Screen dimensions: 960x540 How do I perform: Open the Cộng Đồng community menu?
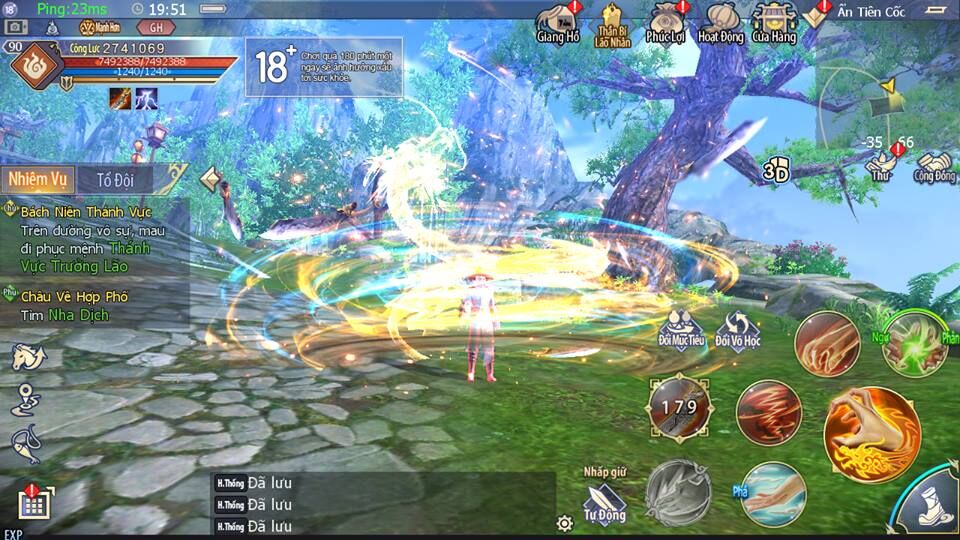934,163
